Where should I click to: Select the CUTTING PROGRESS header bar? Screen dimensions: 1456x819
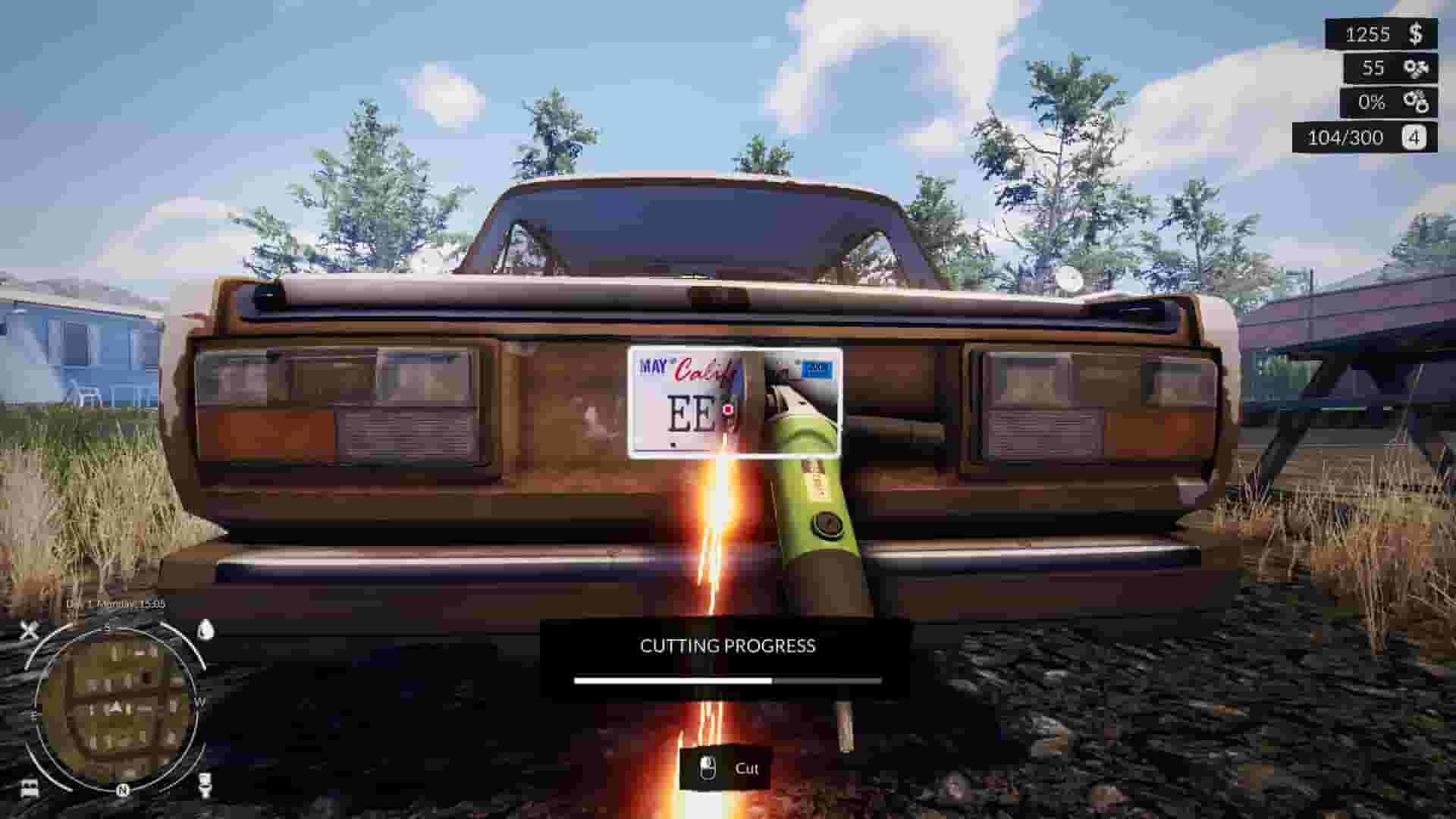point(726,645)
